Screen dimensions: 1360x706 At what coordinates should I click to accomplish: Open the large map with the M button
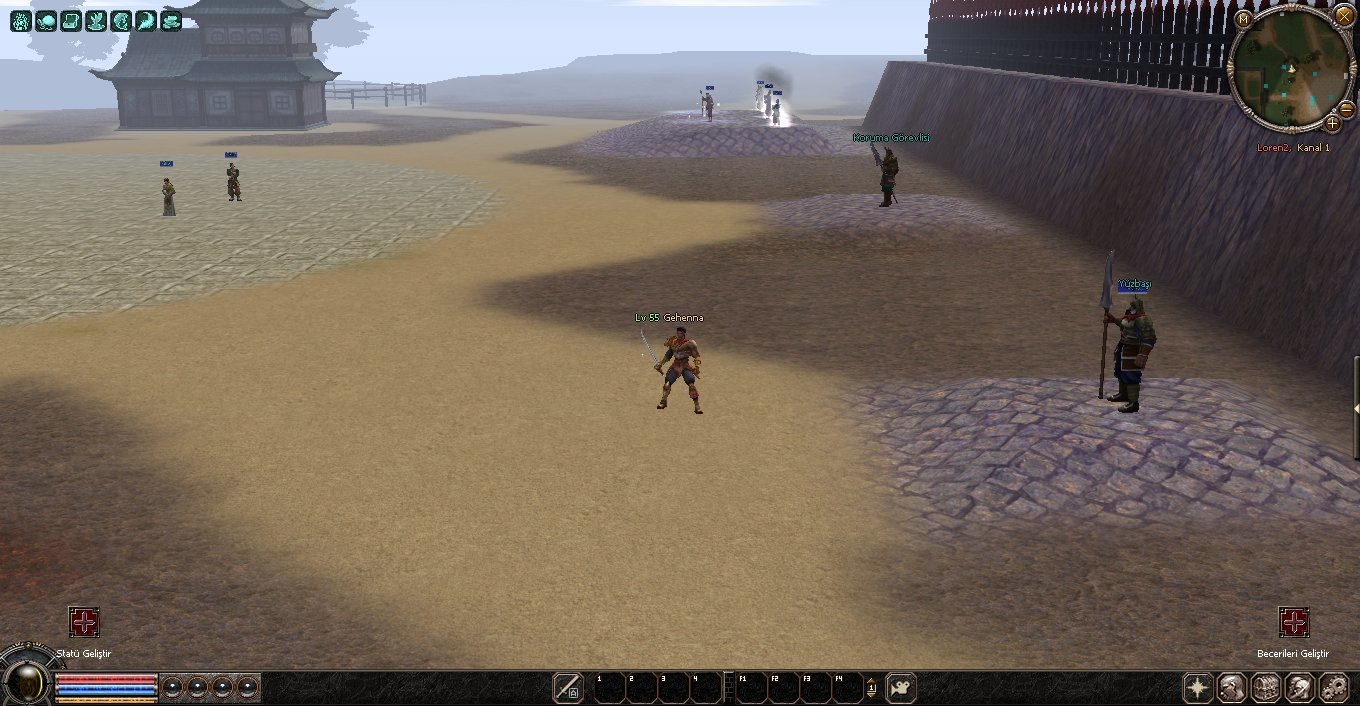click(x=1244, y=19)
